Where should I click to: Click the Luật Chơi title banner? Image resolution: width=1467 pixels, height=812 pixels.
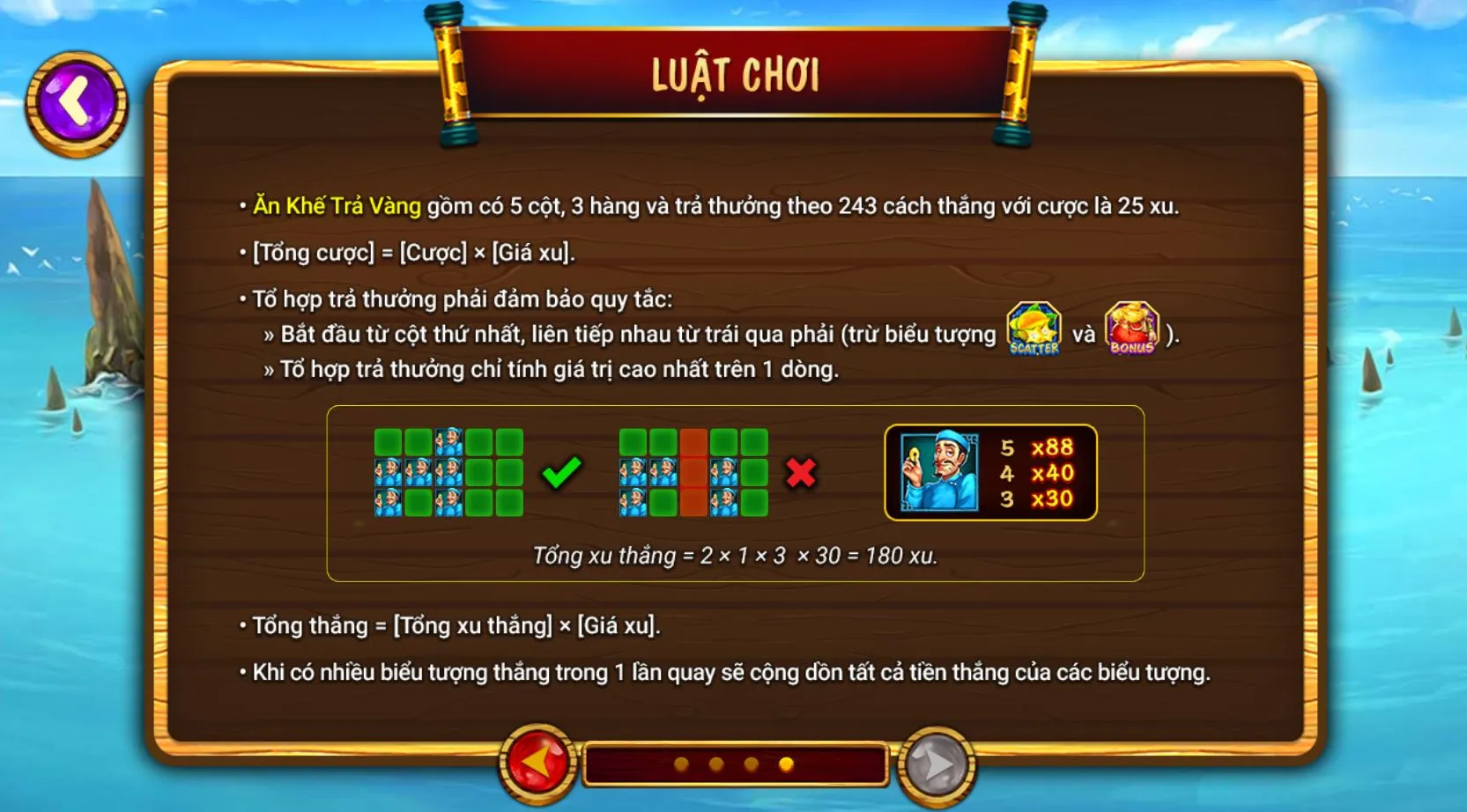pos(734,74)
